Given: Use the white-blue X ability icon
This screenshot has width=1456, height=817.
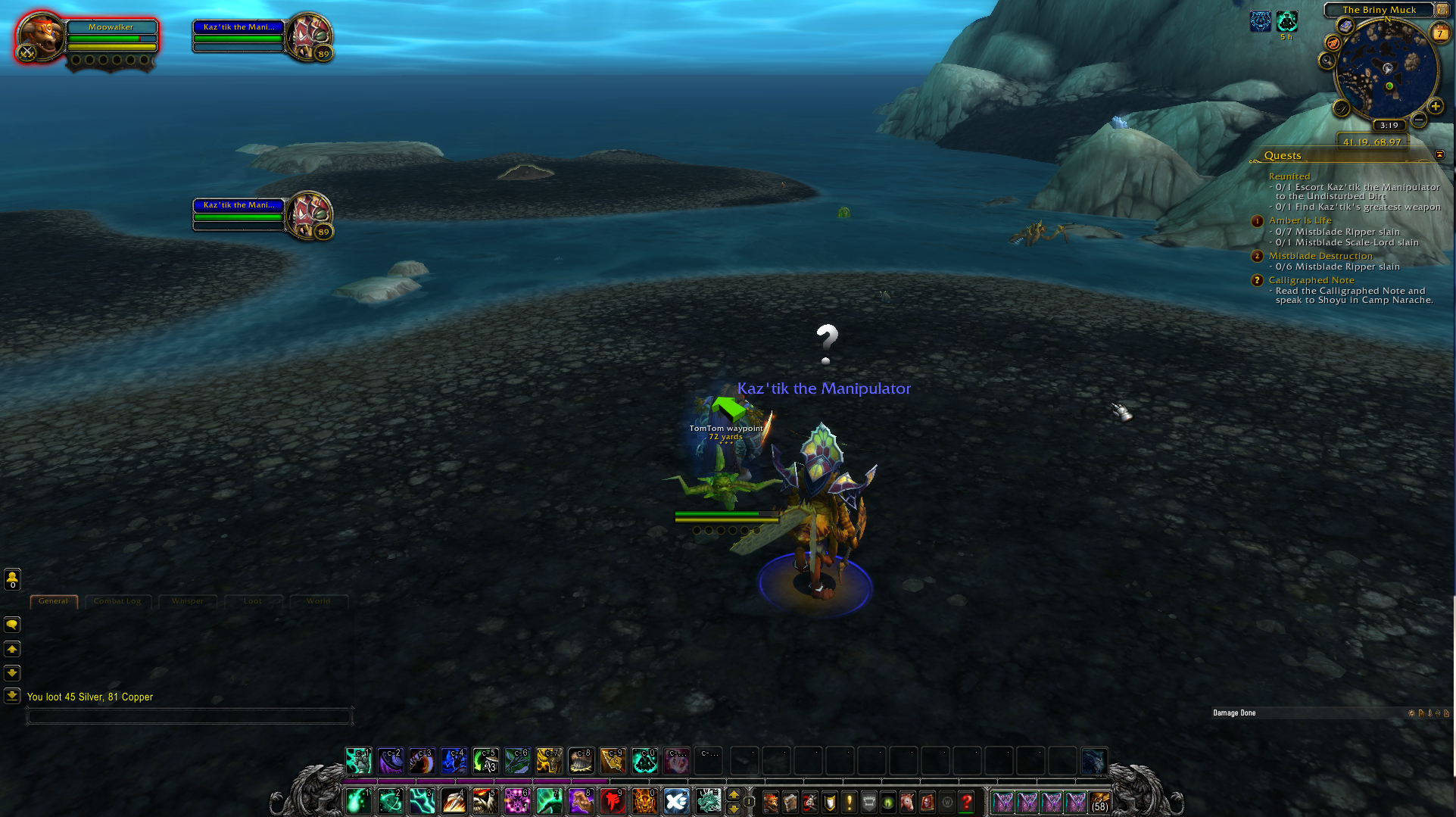Looking at the screenshot, I should click(676, 801).
